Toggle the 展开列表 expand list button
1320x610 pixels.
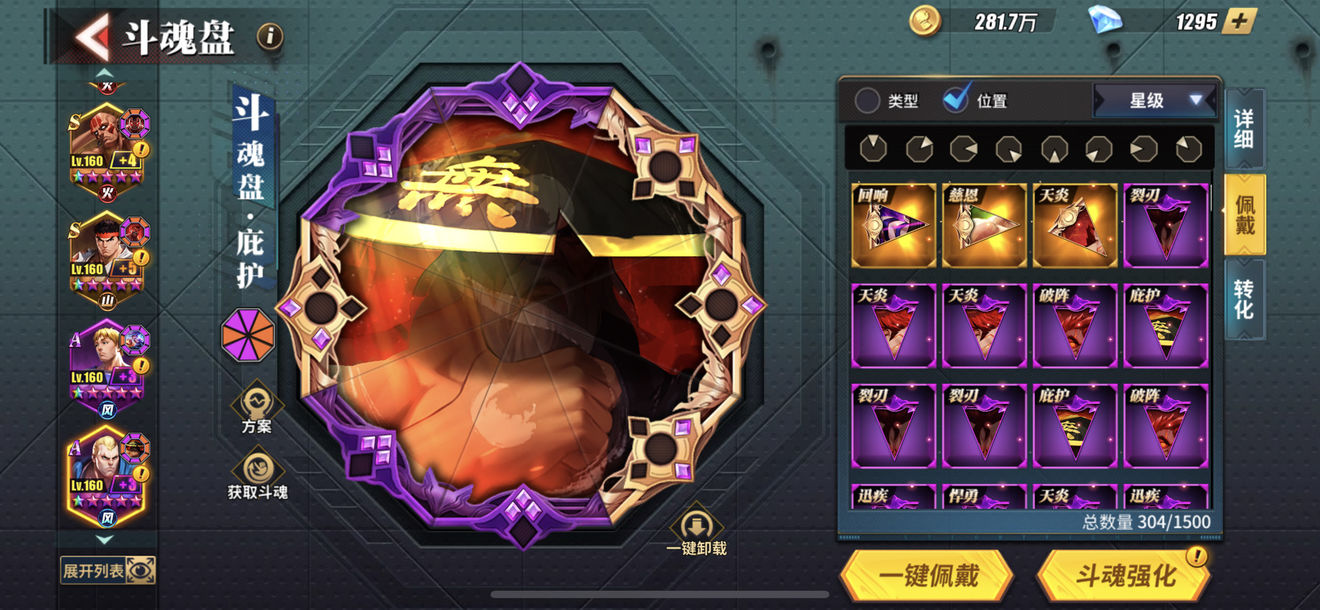[108, 570]
